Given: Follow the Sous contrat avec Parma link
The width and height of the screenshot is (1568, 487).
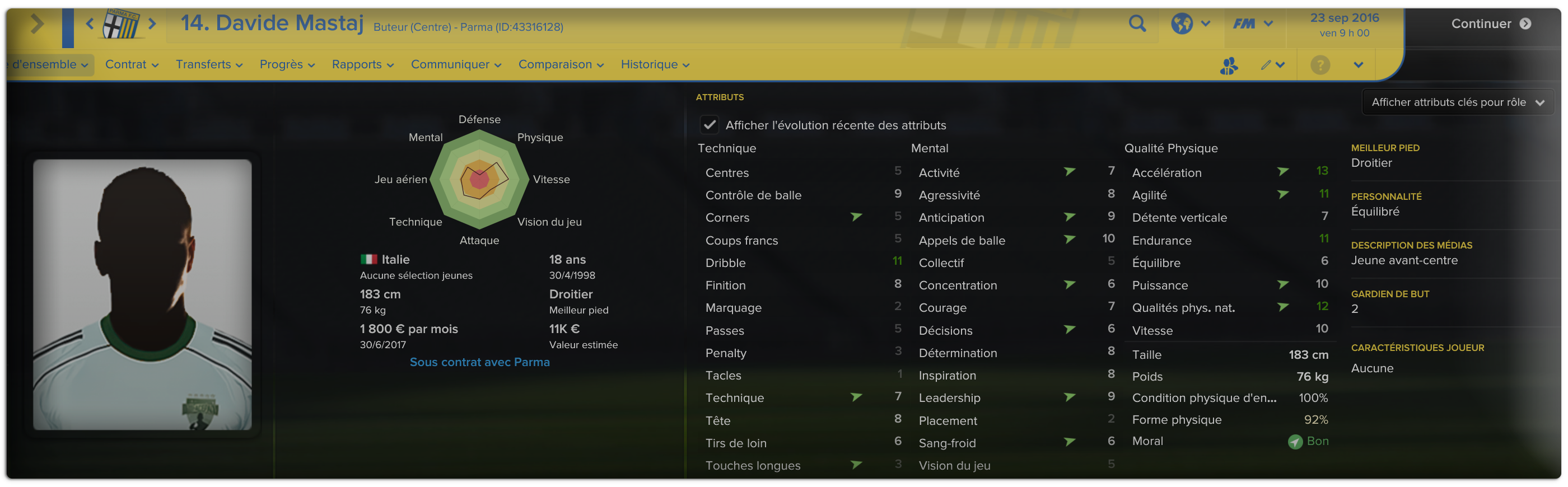Looking at the screenshot, I should click(x=479, y=362).
